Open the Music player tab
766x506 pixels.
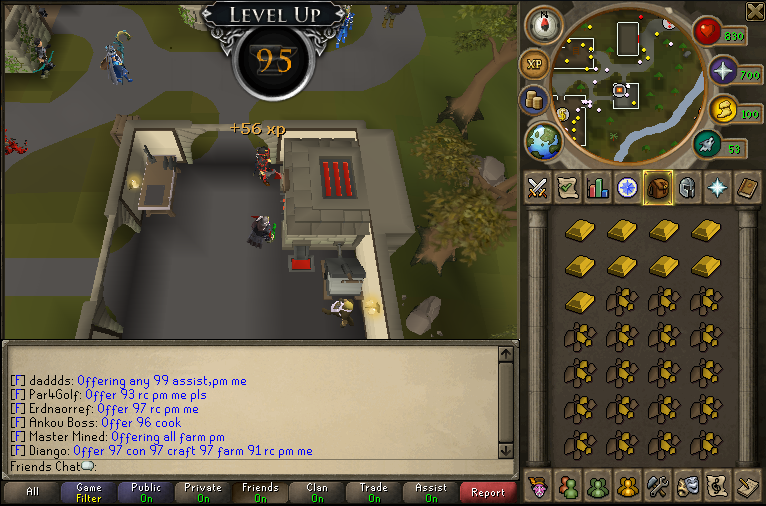(717, 486)
